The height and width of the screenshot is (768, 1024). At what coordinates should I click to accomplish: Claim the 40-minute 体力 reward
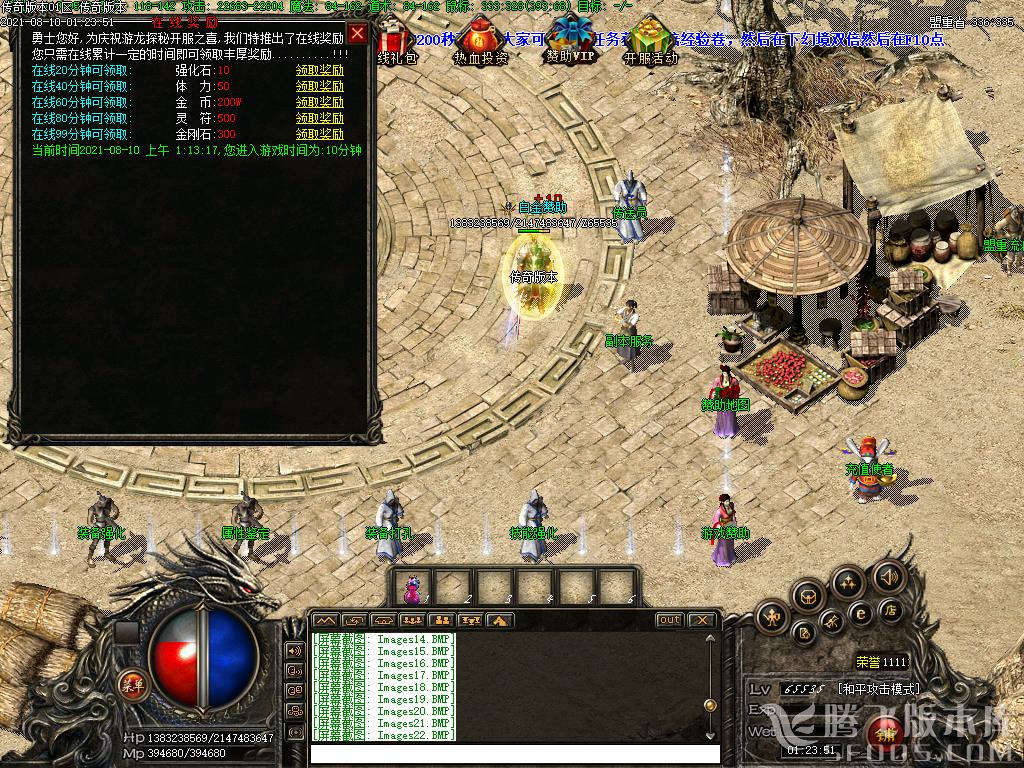coord(319,87)
